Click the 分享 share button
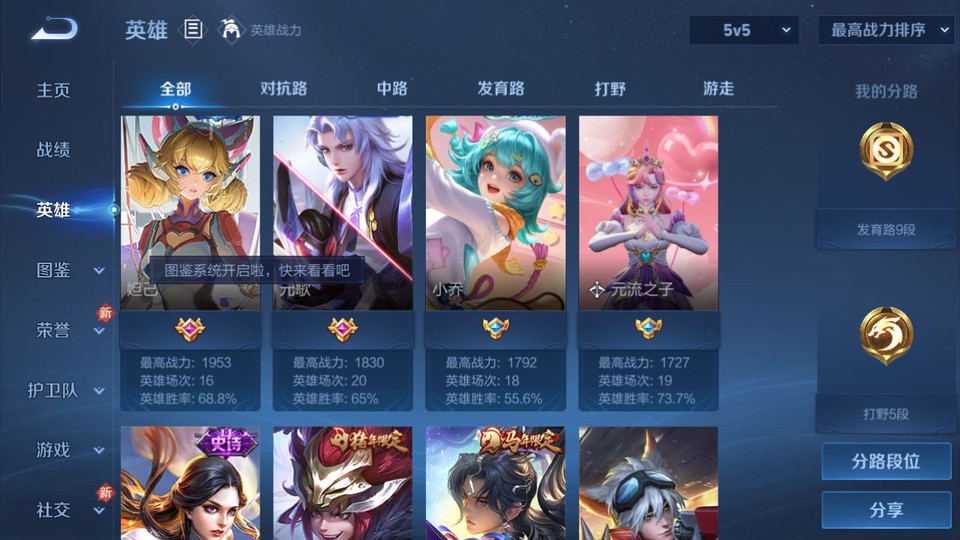960x540 pixels. point(886,510)
